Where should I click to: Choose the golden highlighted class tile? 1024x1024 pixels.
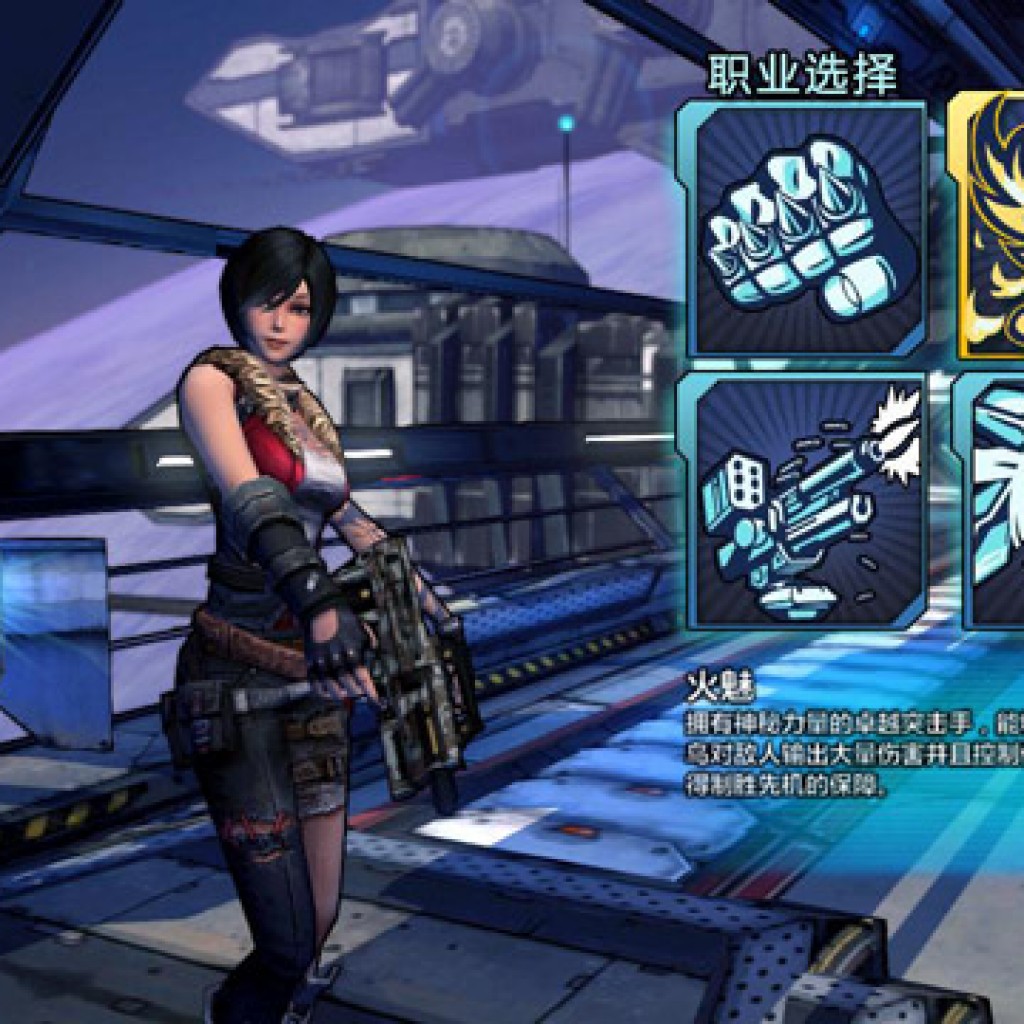click(988, 226)
